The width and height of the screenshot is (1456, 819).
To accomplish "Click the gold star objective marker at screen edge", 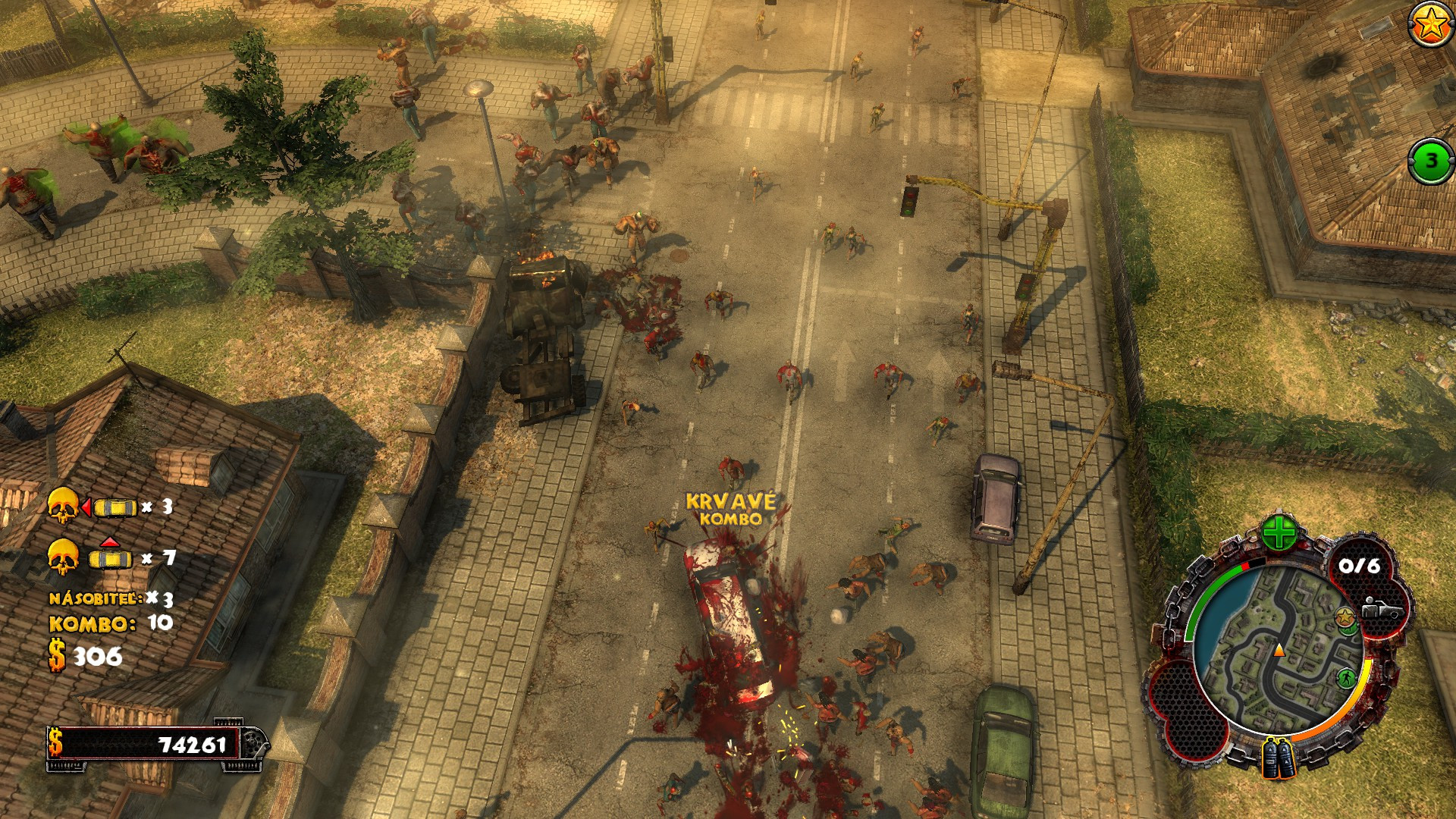I will 1431,25.
